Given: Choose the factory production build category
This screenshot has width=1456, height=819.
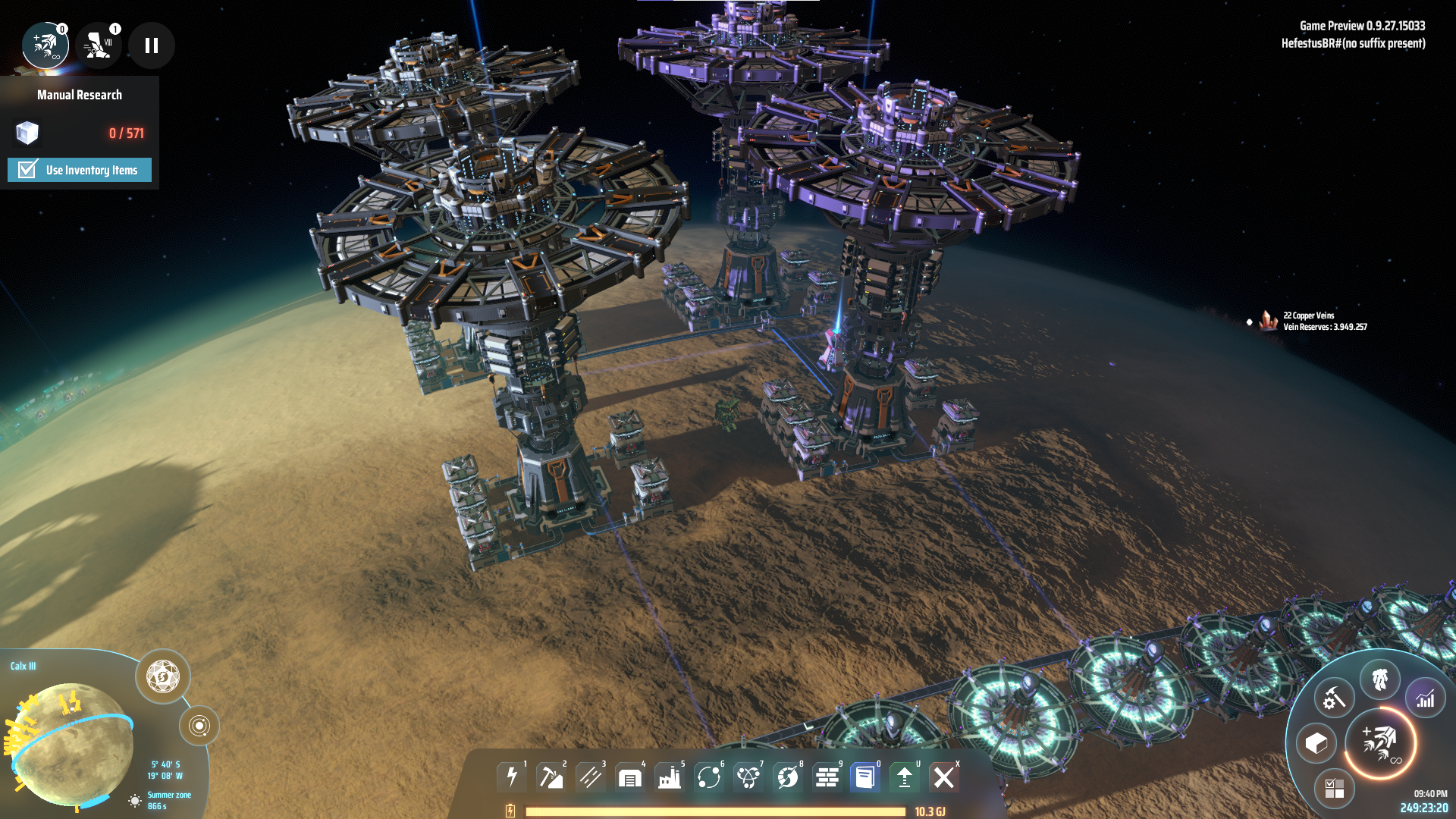Looking at the screenshot, I should (670, 777).
